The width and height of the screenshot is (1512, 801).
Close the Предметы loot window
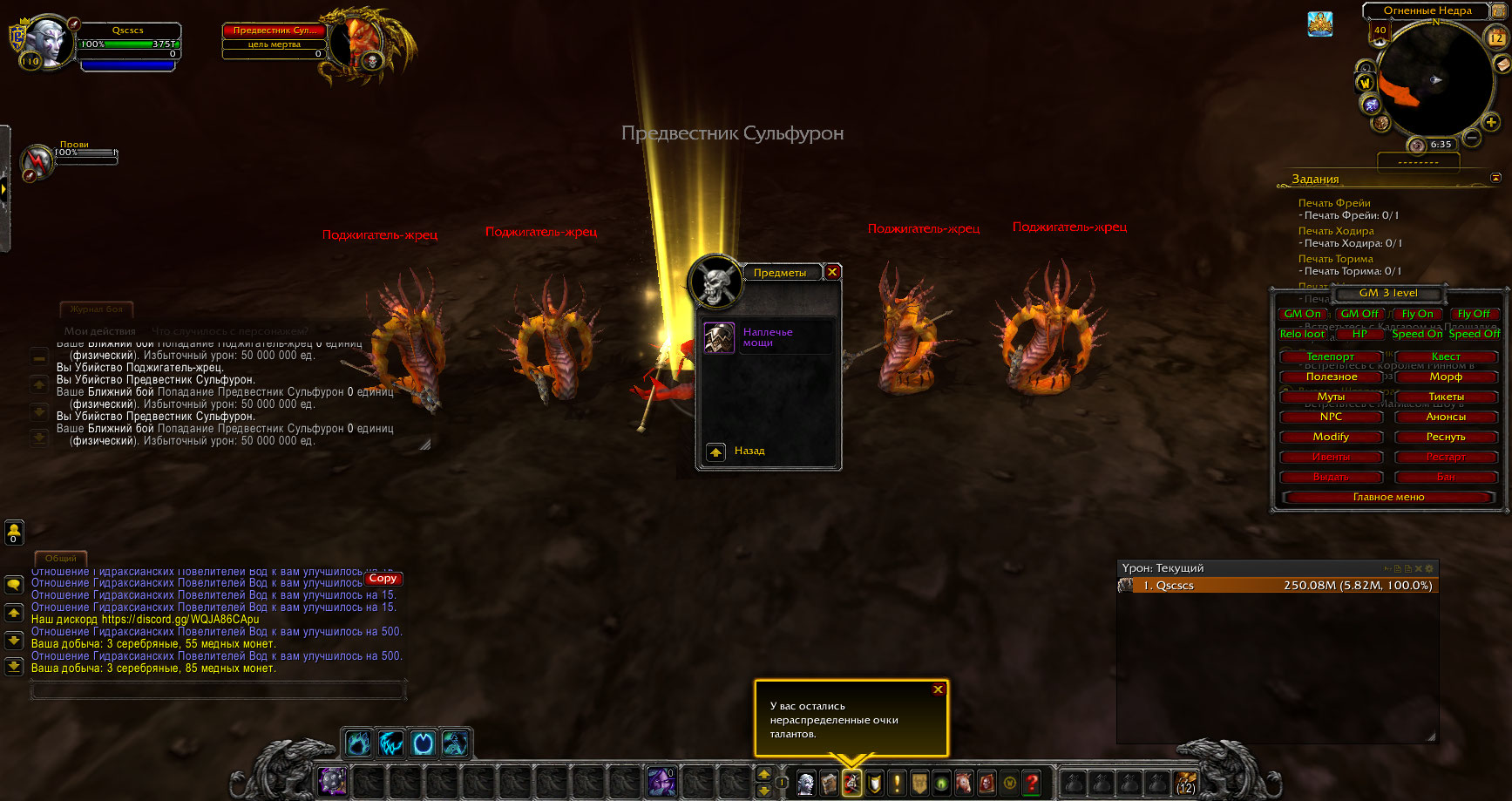[832, 272]
